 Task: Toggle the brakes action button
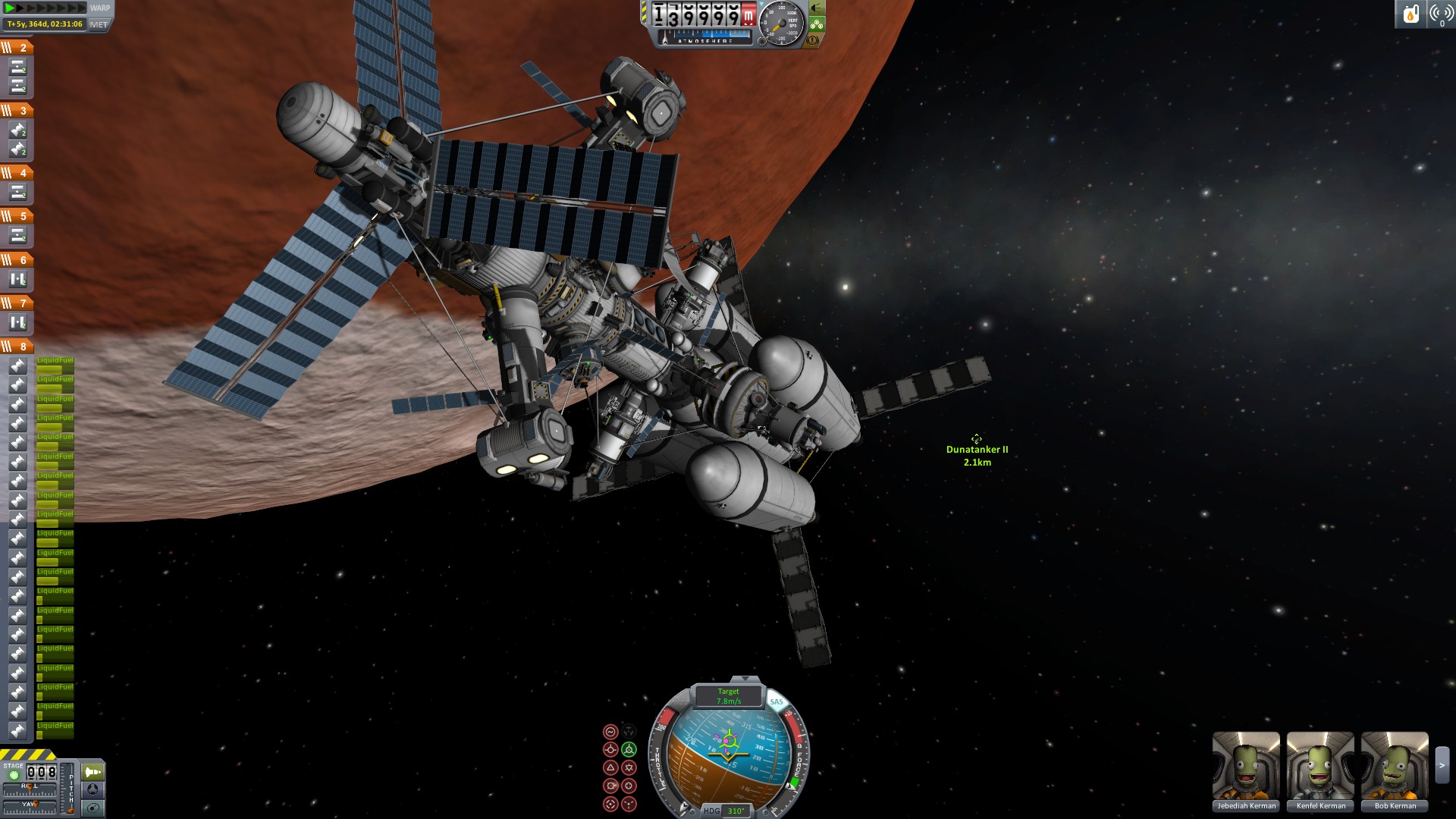pos(813,40)
